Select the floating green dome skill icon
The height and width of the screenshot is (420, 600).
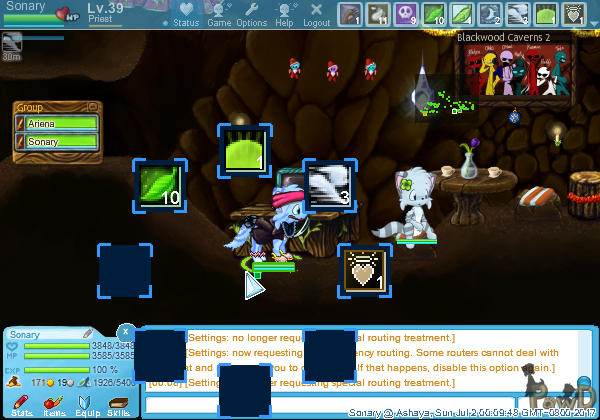coord(245,150)
